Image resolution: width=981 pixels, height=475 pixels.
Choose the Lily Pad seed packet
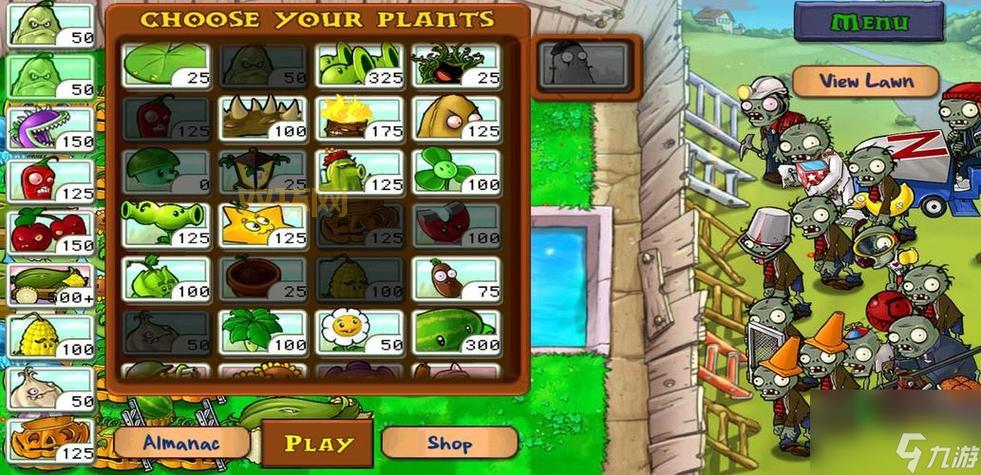click(166, 65)
